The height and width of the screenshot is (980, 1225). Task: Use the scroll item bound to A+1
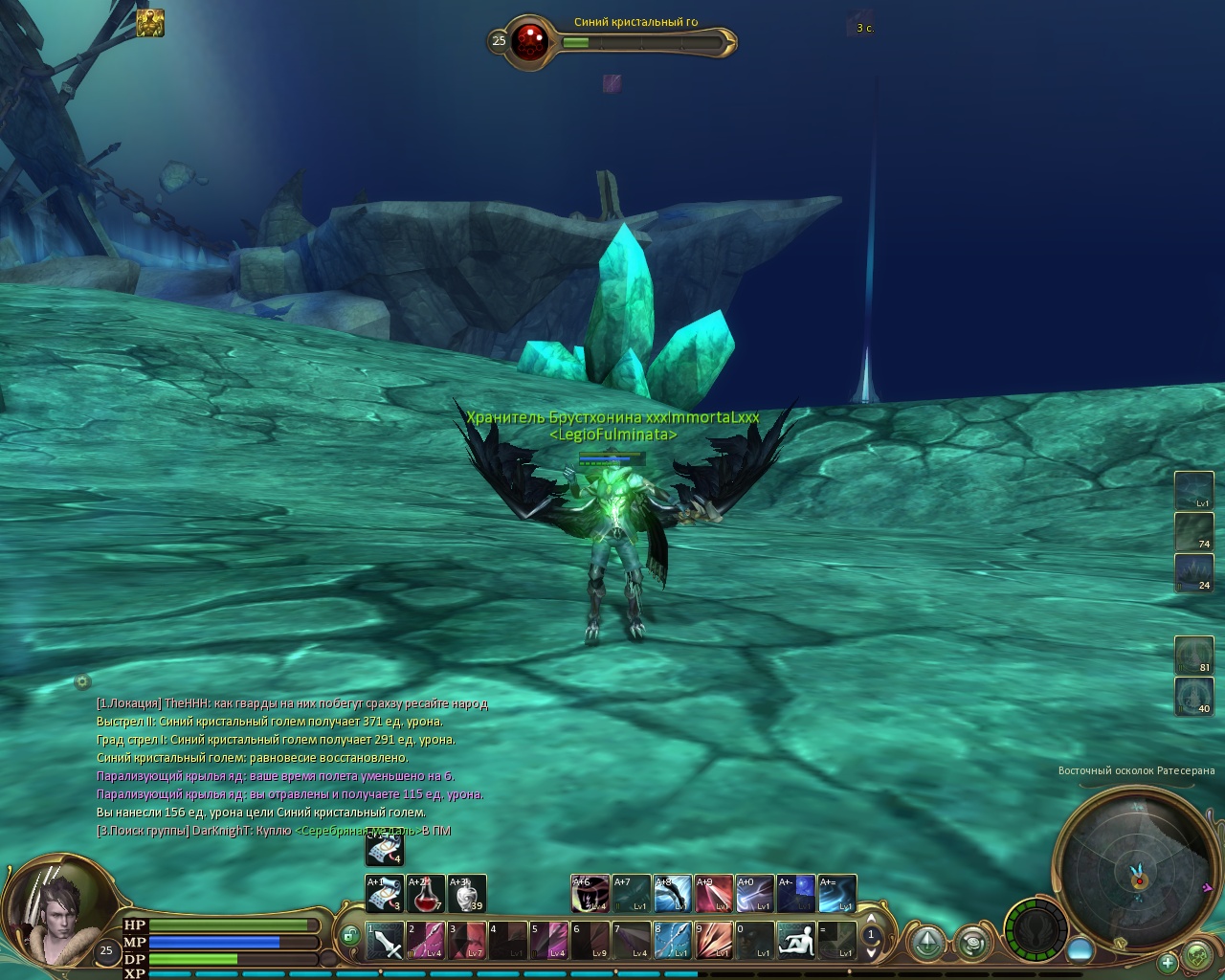tap(385, 894)
